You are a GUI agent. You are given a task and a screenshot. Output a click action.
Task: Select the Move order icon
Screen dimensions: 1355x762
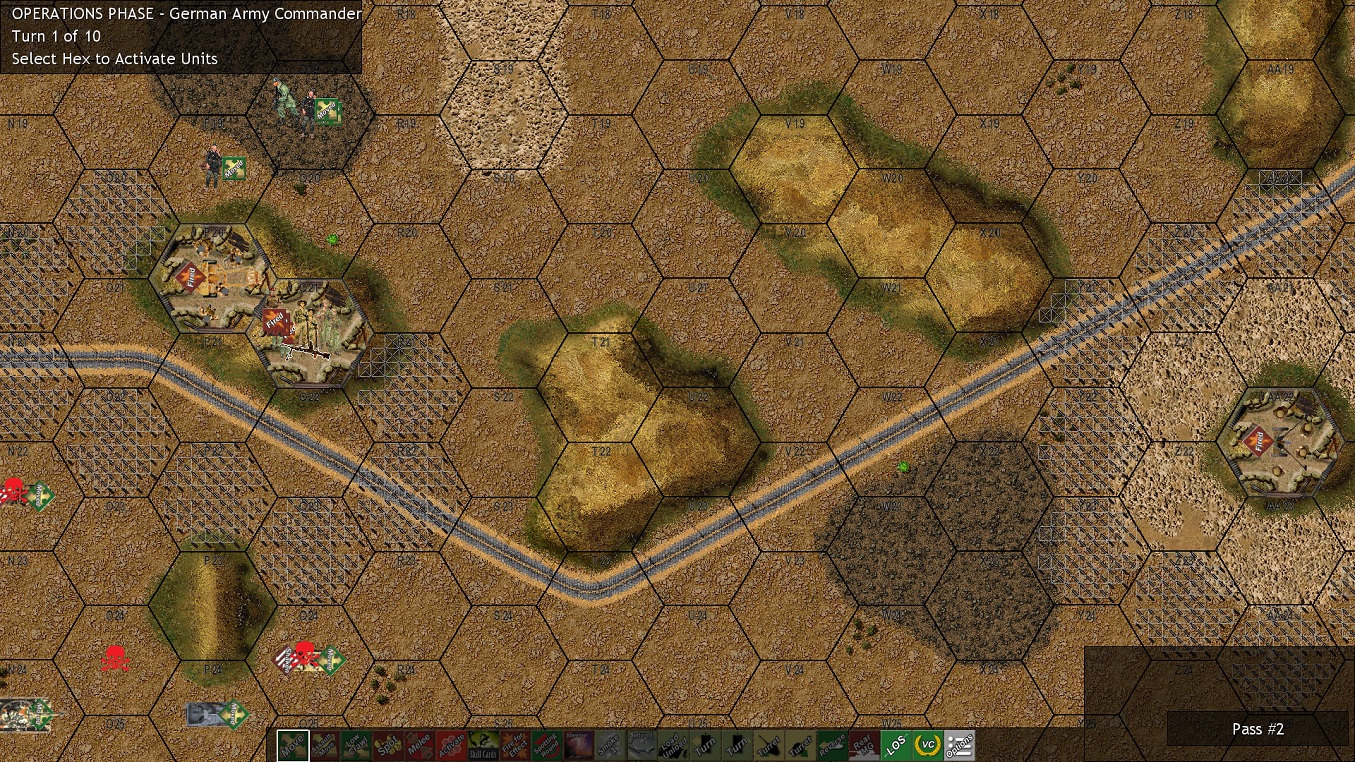click(291, 745)
